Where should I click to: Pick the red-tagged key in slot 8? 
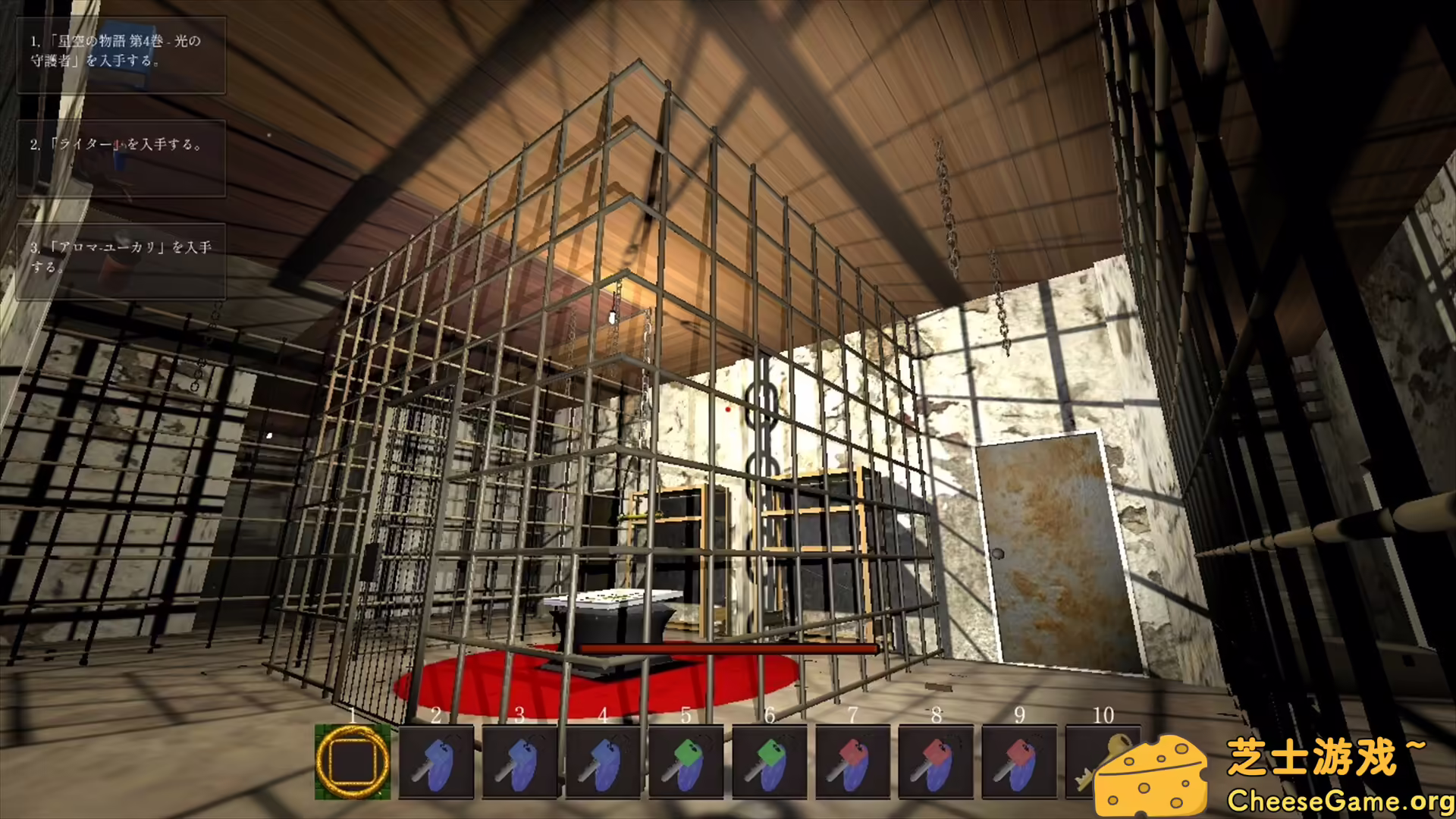(x=937, y=761)
